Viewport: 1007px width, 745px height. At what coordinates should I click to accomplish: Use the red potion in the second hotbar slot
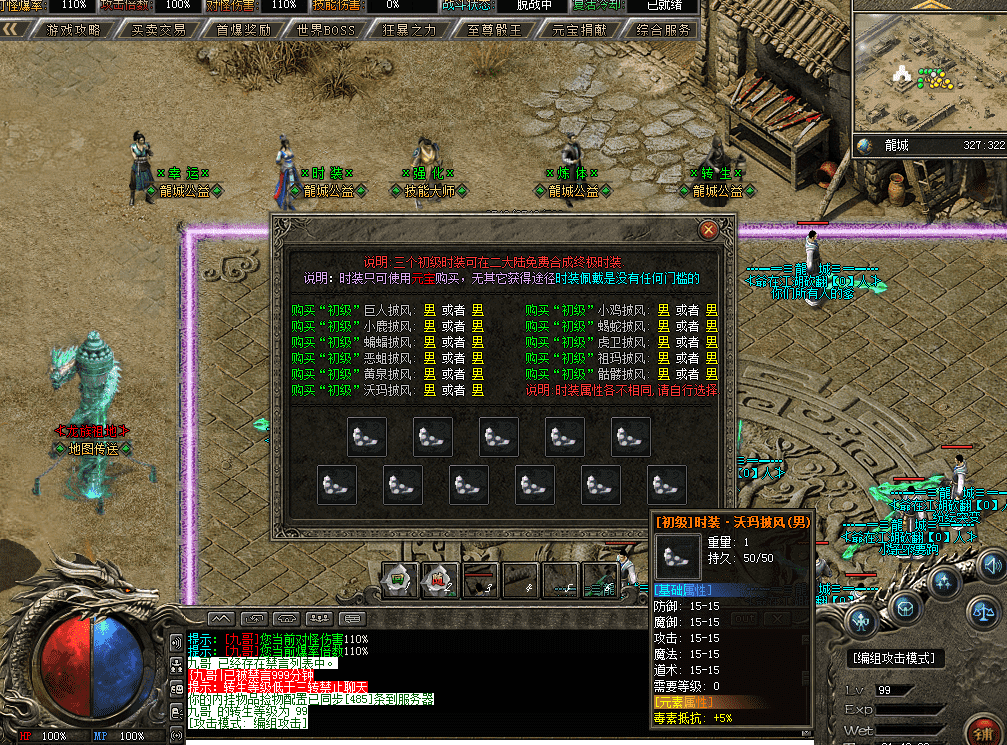[440, 578]
